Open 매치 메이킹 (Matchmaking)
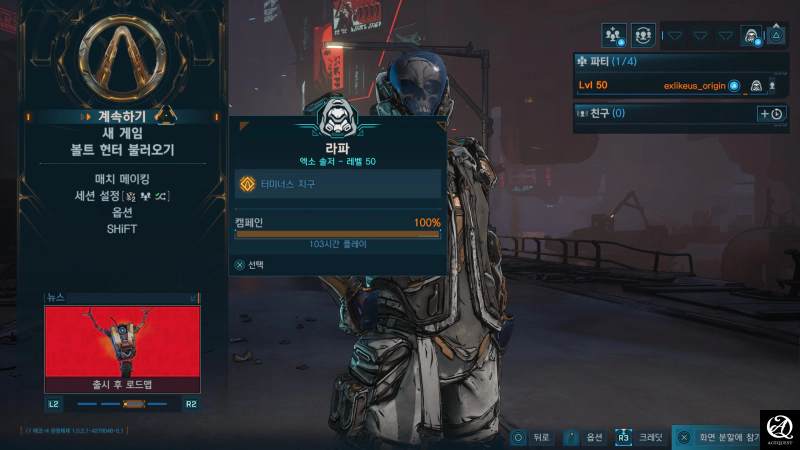This screenshot has height=450, width=800. click(121, 179)
